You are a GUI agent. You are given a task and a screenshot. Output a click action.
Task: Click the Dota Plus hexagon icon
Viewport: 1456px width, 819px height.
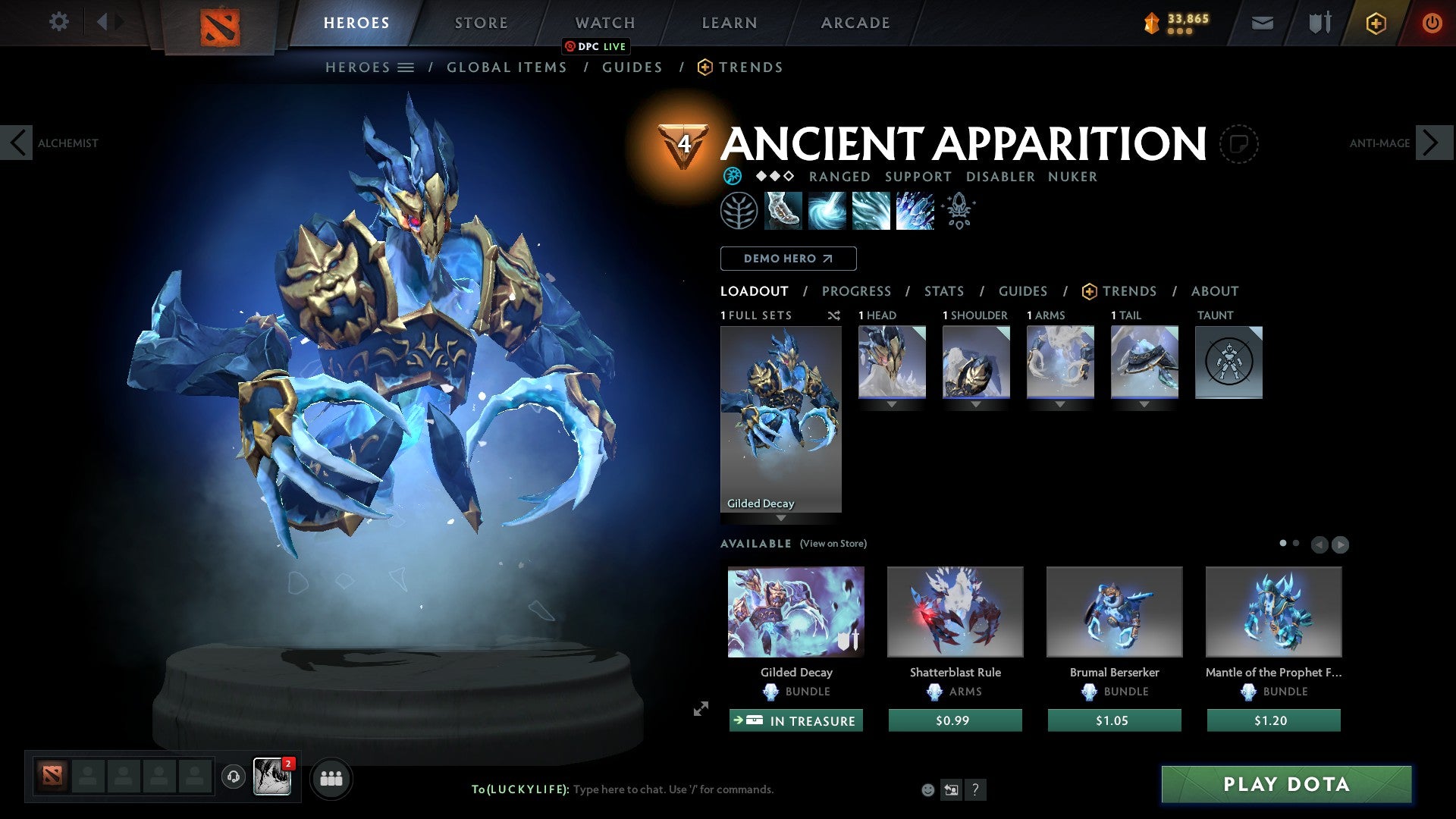pyautogui.click(x=1375, y=22)
